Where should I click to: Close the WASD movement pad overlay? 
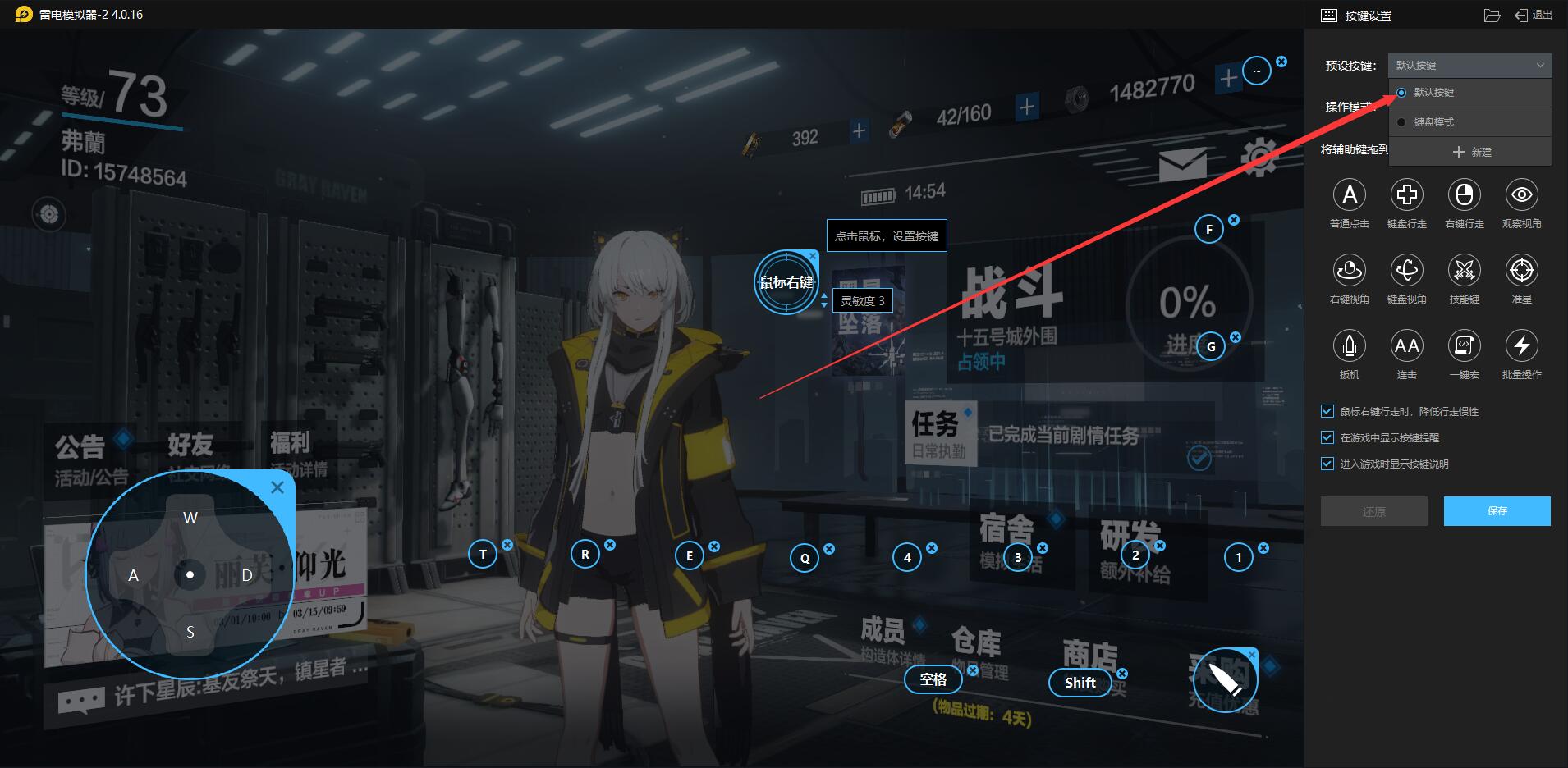(277, 487)
